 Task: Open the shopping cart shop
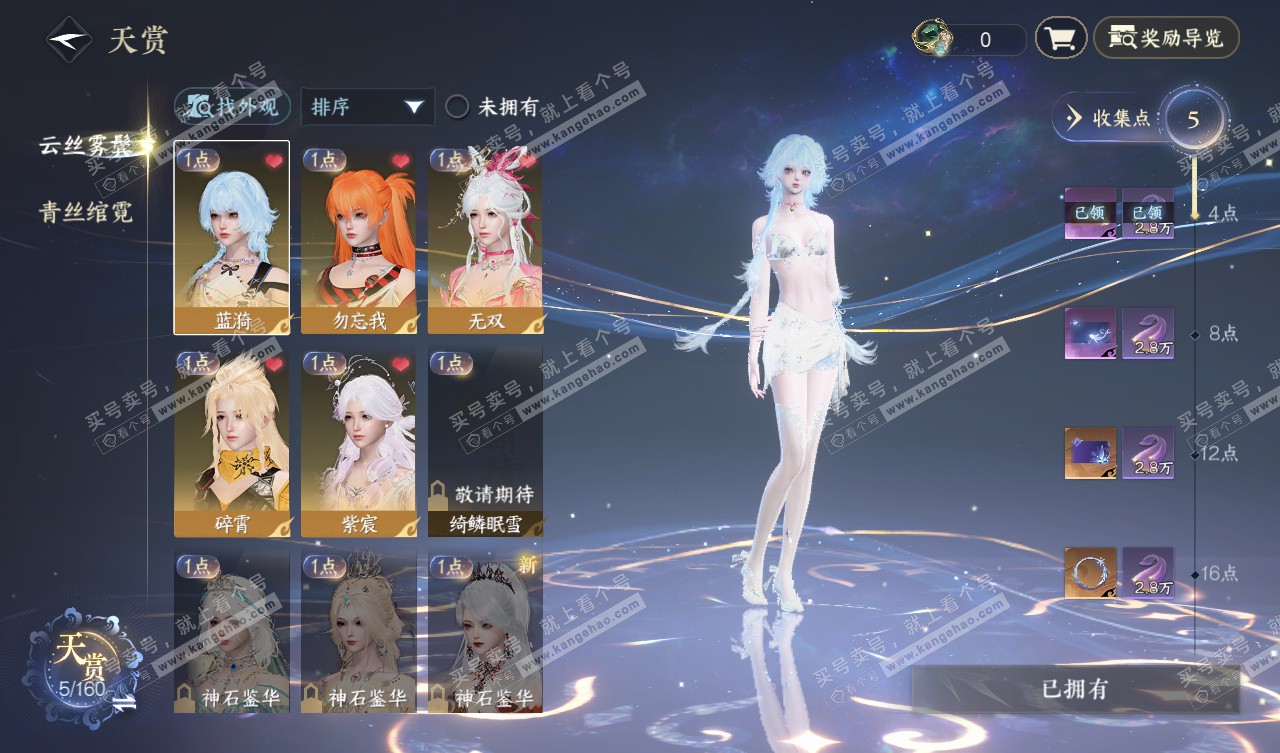tap(1060, 39)
